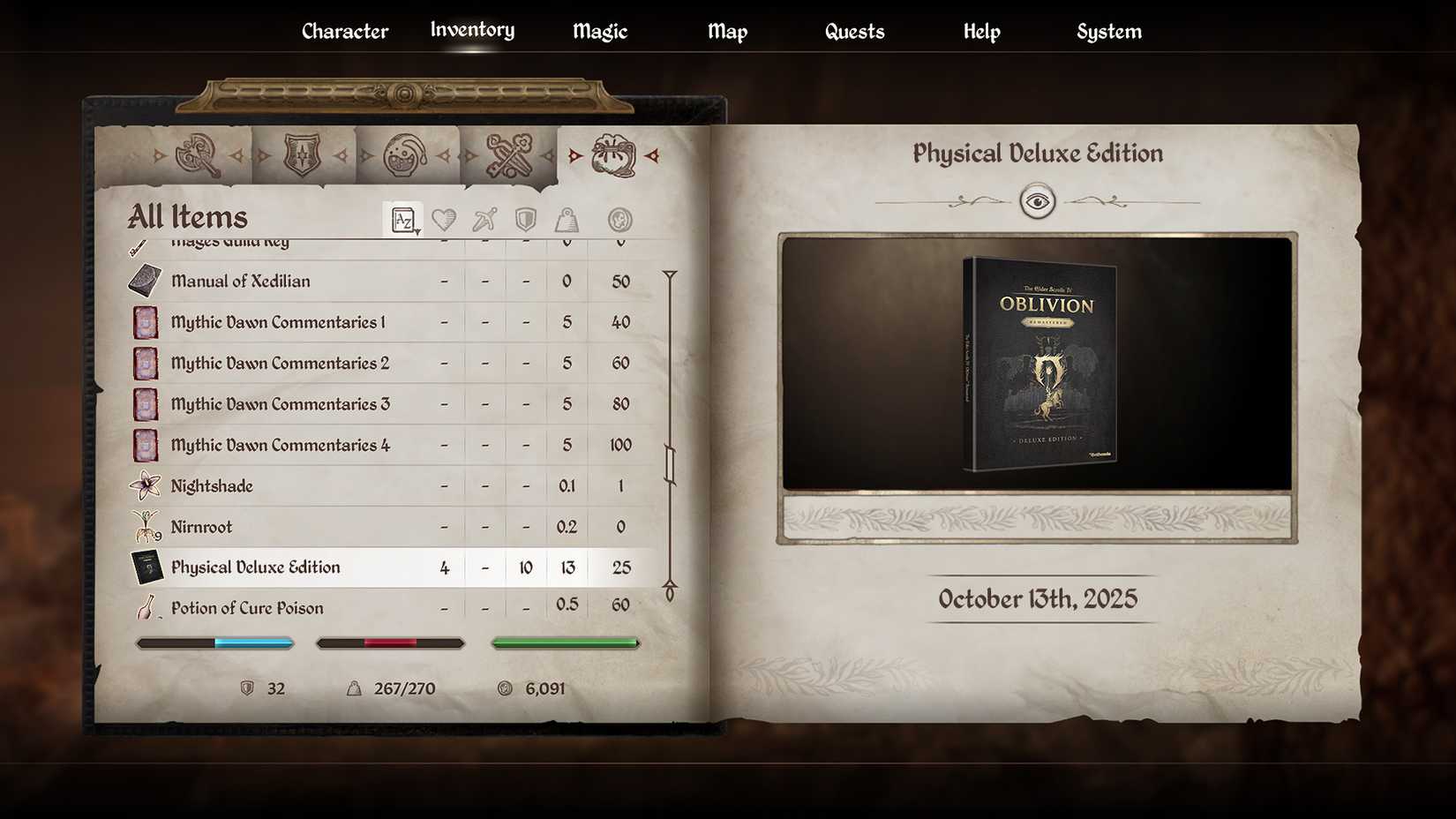Viewport: 1456px width, 819px height.
Task: Sort by armor rating shield icon
Action: pos(526,219)
